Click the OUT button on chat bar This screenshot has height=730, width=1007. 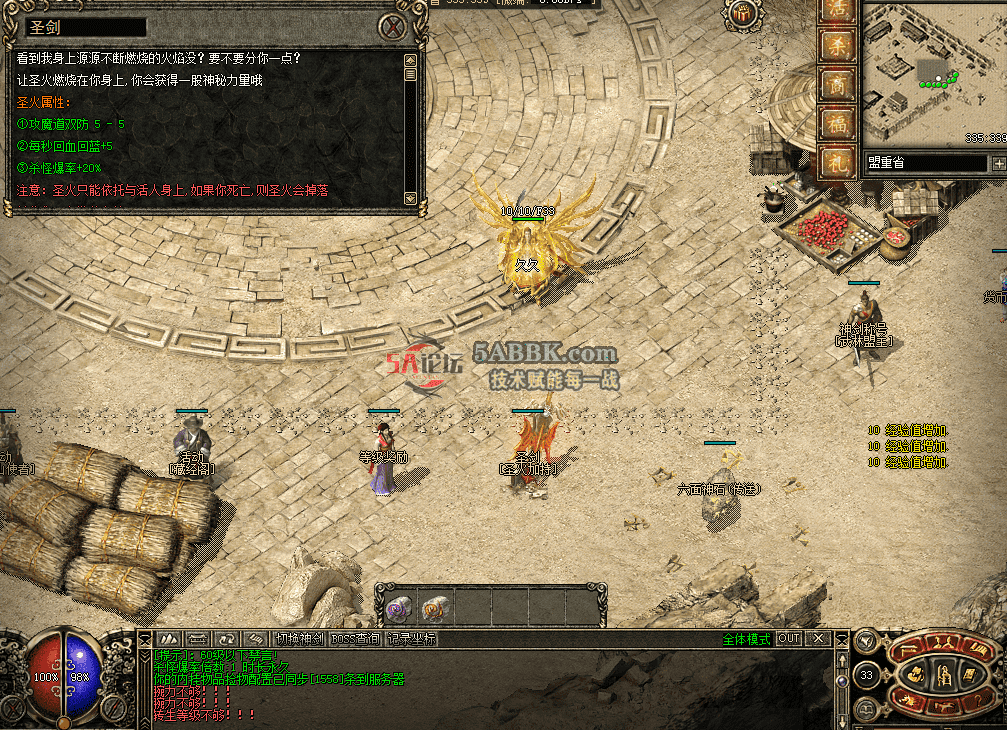[789, 639]
